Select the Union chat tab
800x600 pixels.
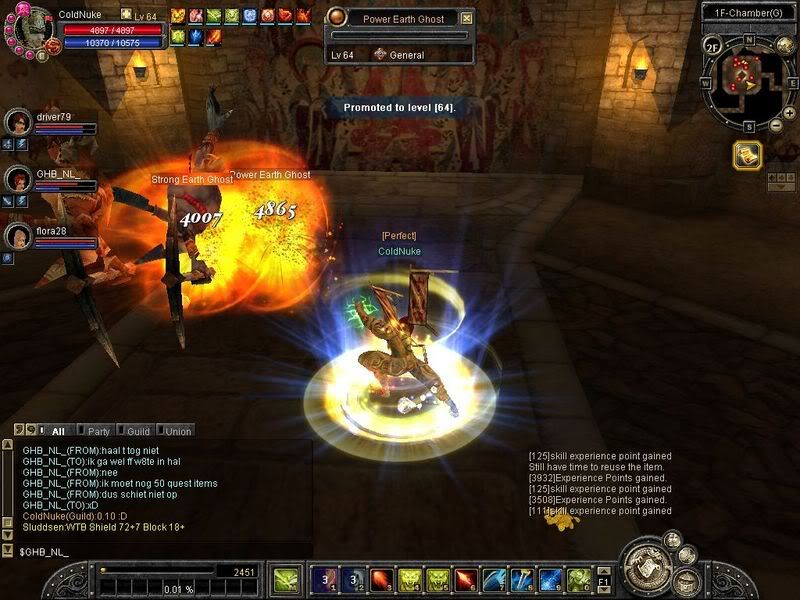coord(178,431)
